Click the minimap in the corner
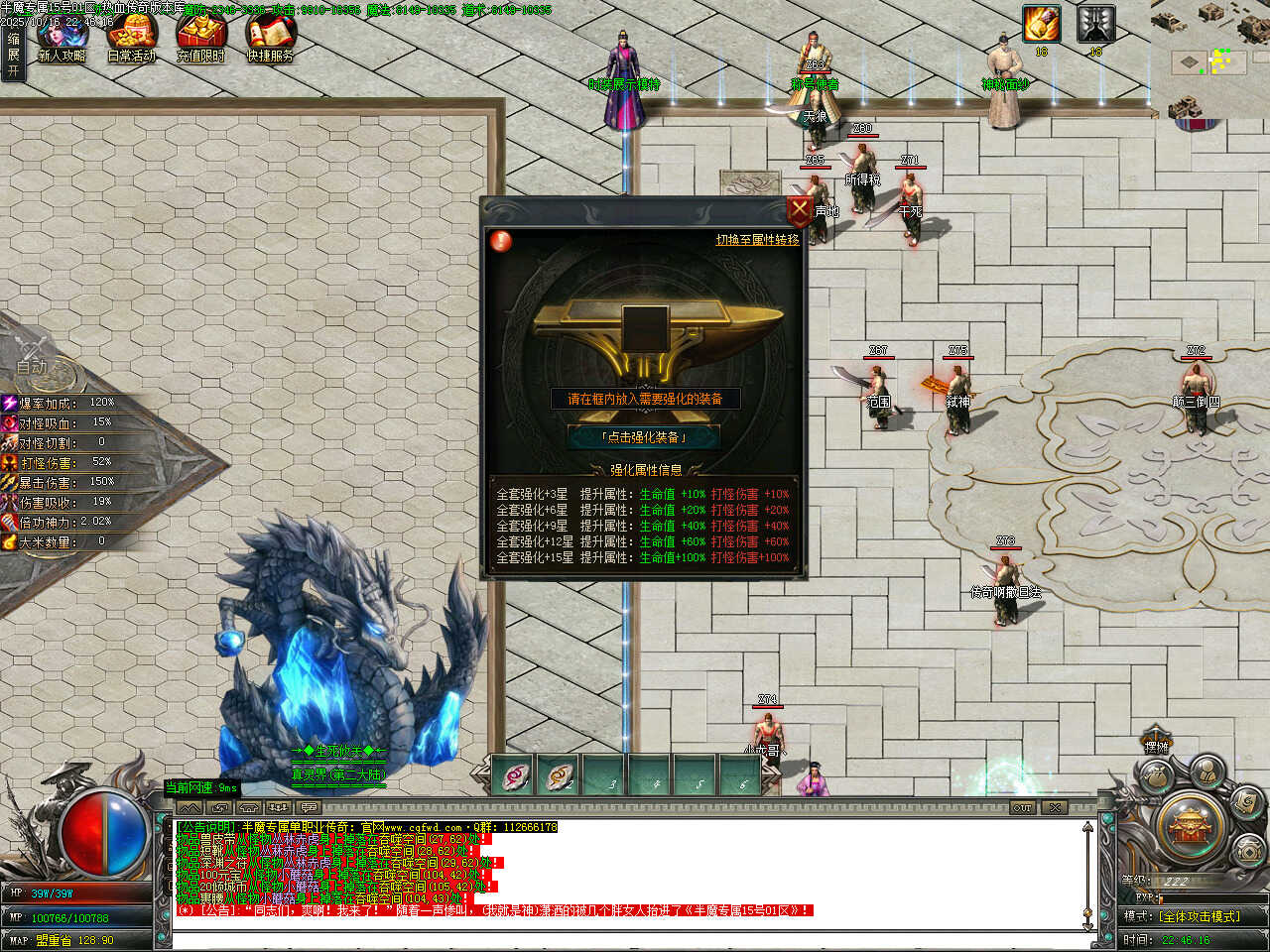Screen dimensions: 1270x952 point(1210,58)
